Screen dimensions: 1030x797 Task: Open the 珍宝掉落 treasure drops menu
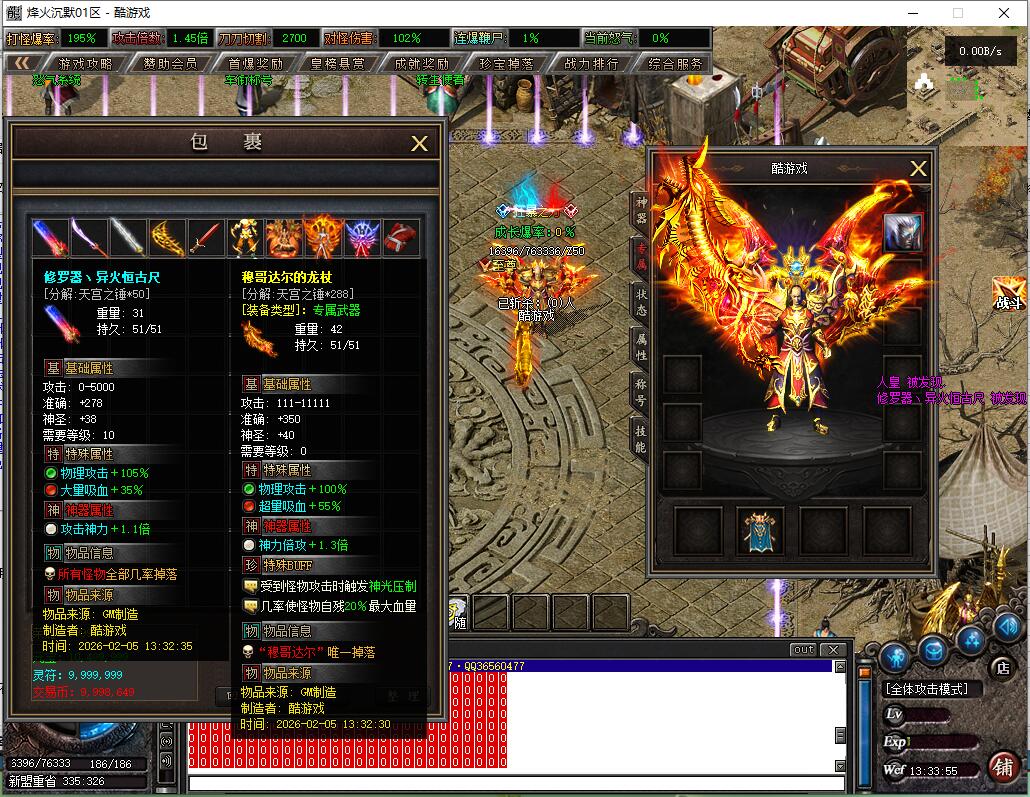[506, 63]
